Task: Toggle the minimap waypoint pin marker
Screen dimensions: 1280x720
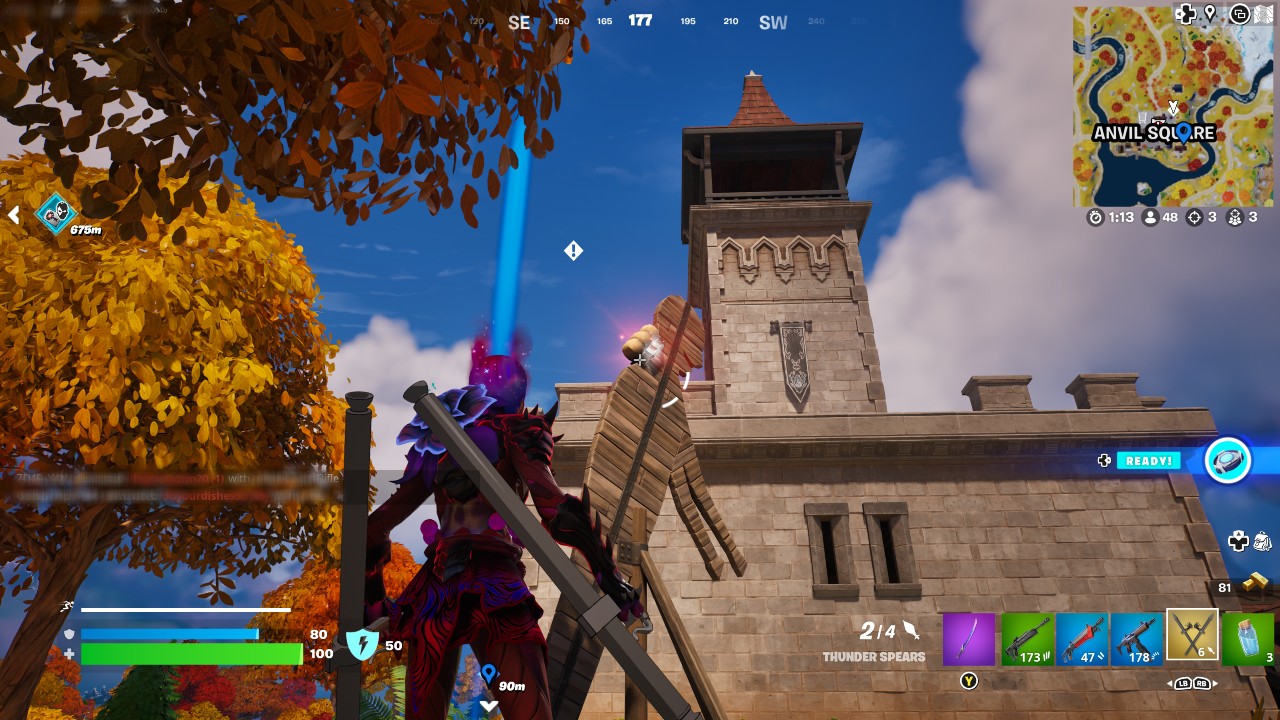Action: click(1209, 11)
